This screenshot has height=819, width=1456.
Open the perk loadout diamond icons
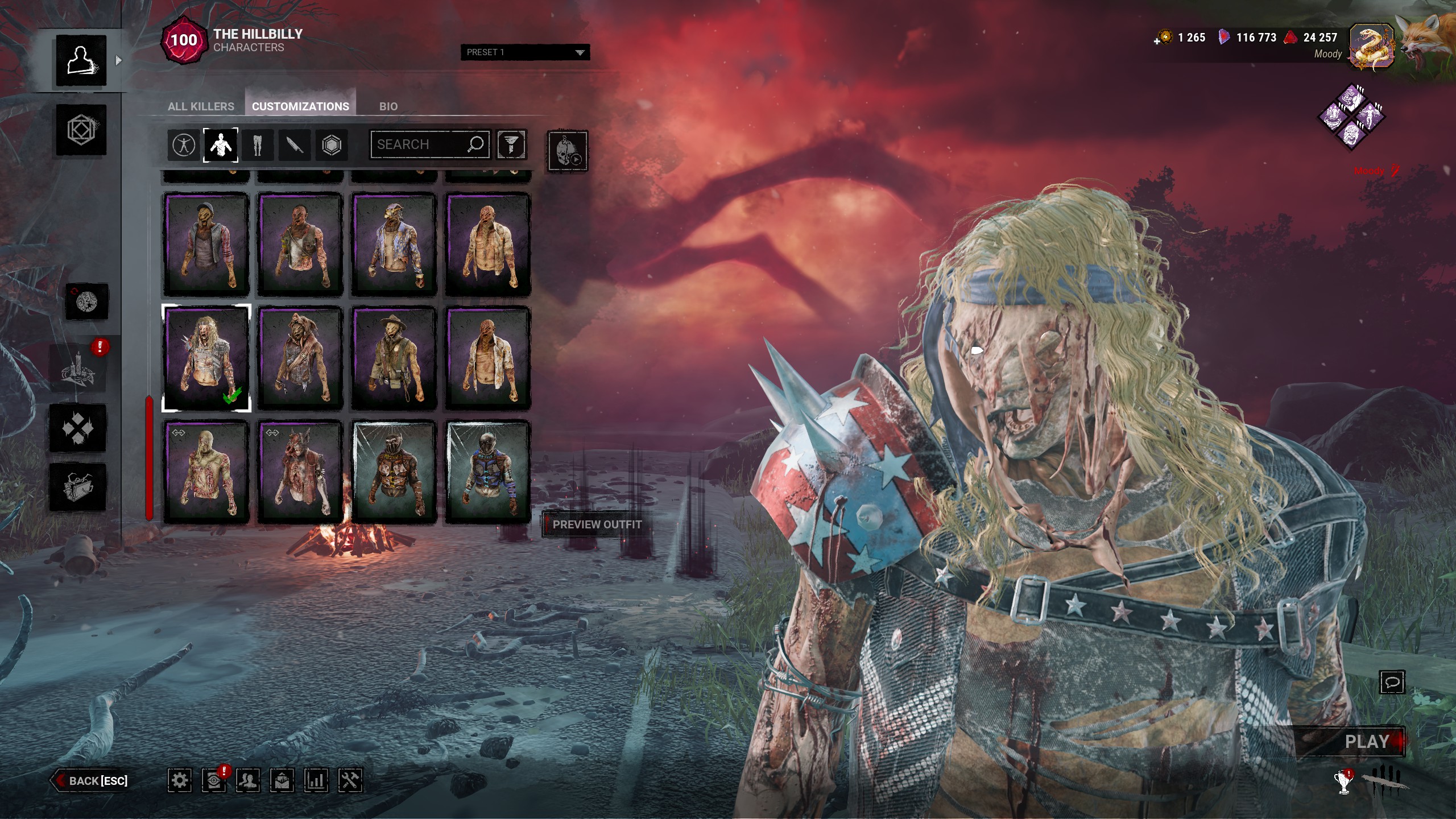click(1351, 117)
